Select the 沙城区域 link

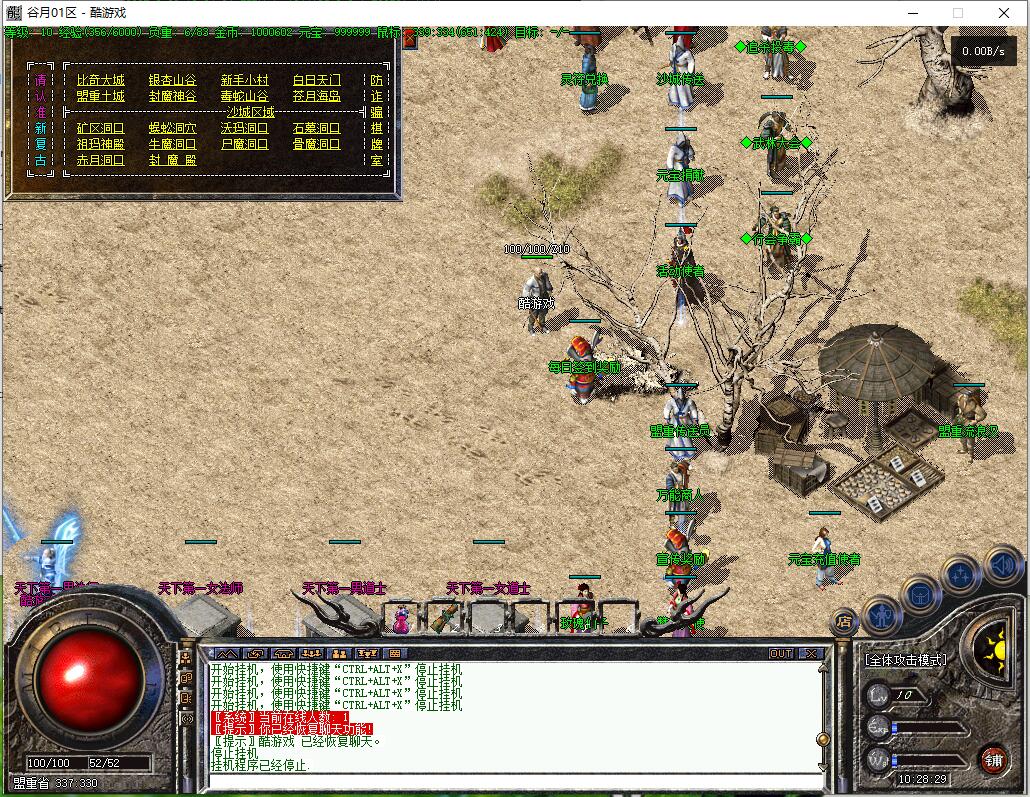point(251,112)
